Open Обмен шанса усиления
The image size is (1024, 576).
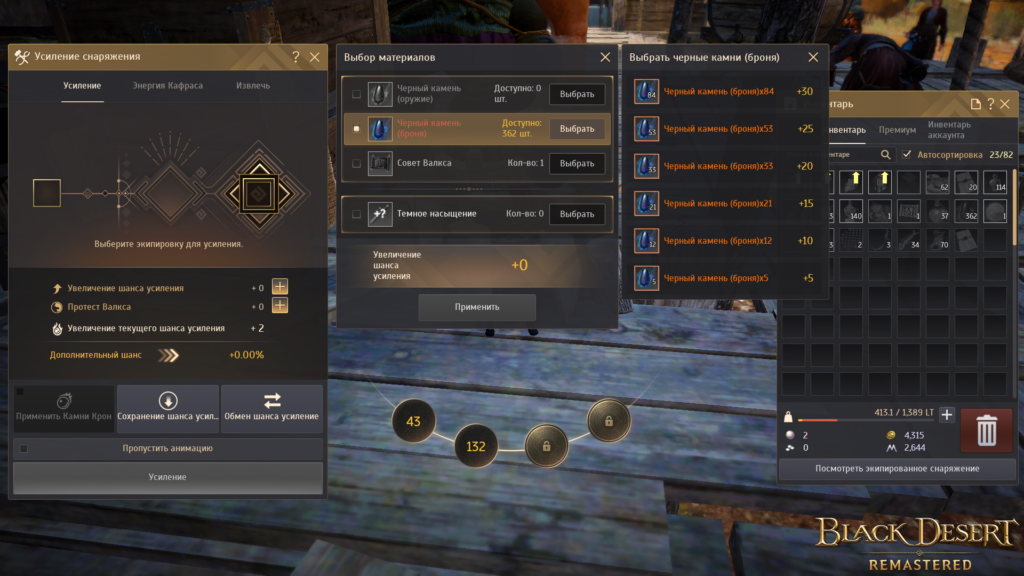click(x=272, y=408)
